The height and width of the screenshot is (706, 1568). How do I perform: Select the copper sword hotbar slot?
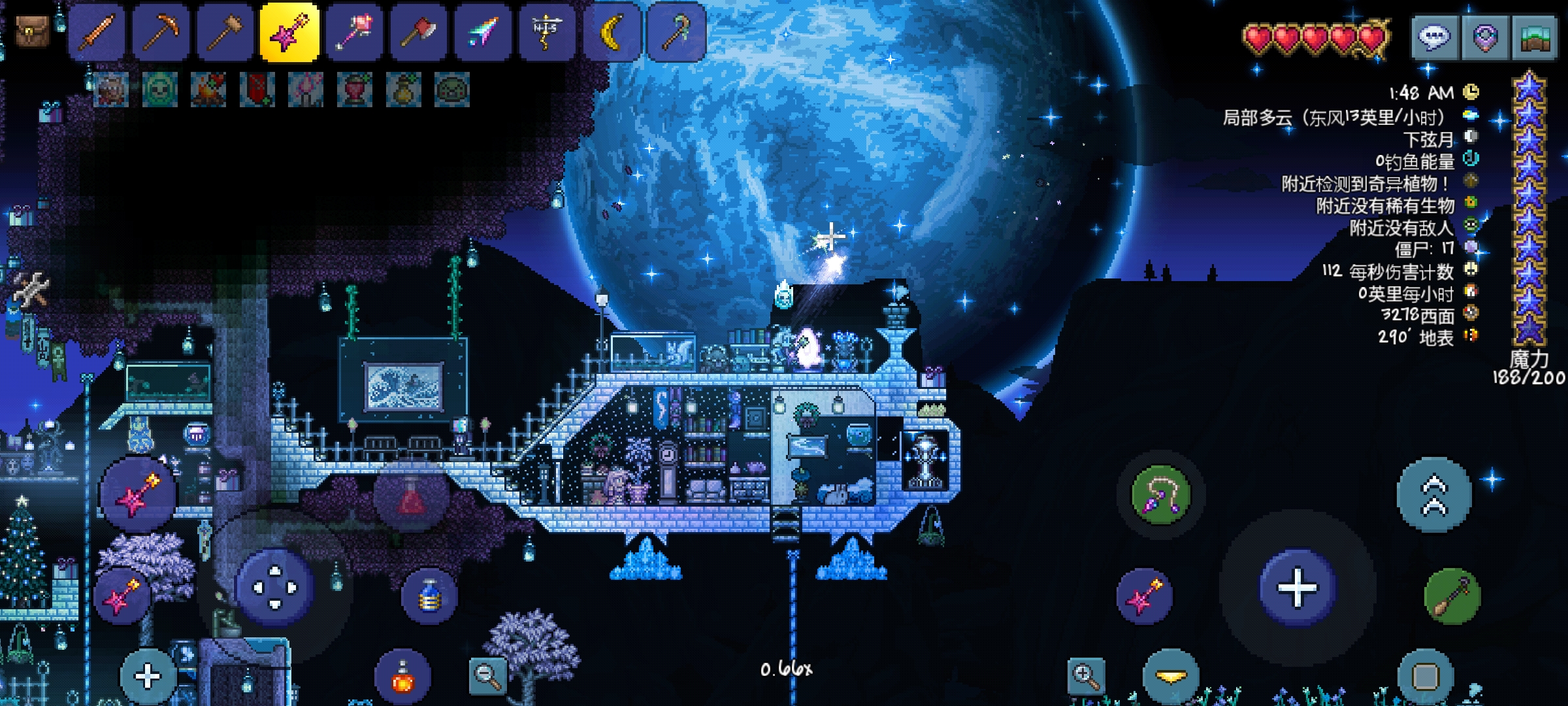[97, 31]
